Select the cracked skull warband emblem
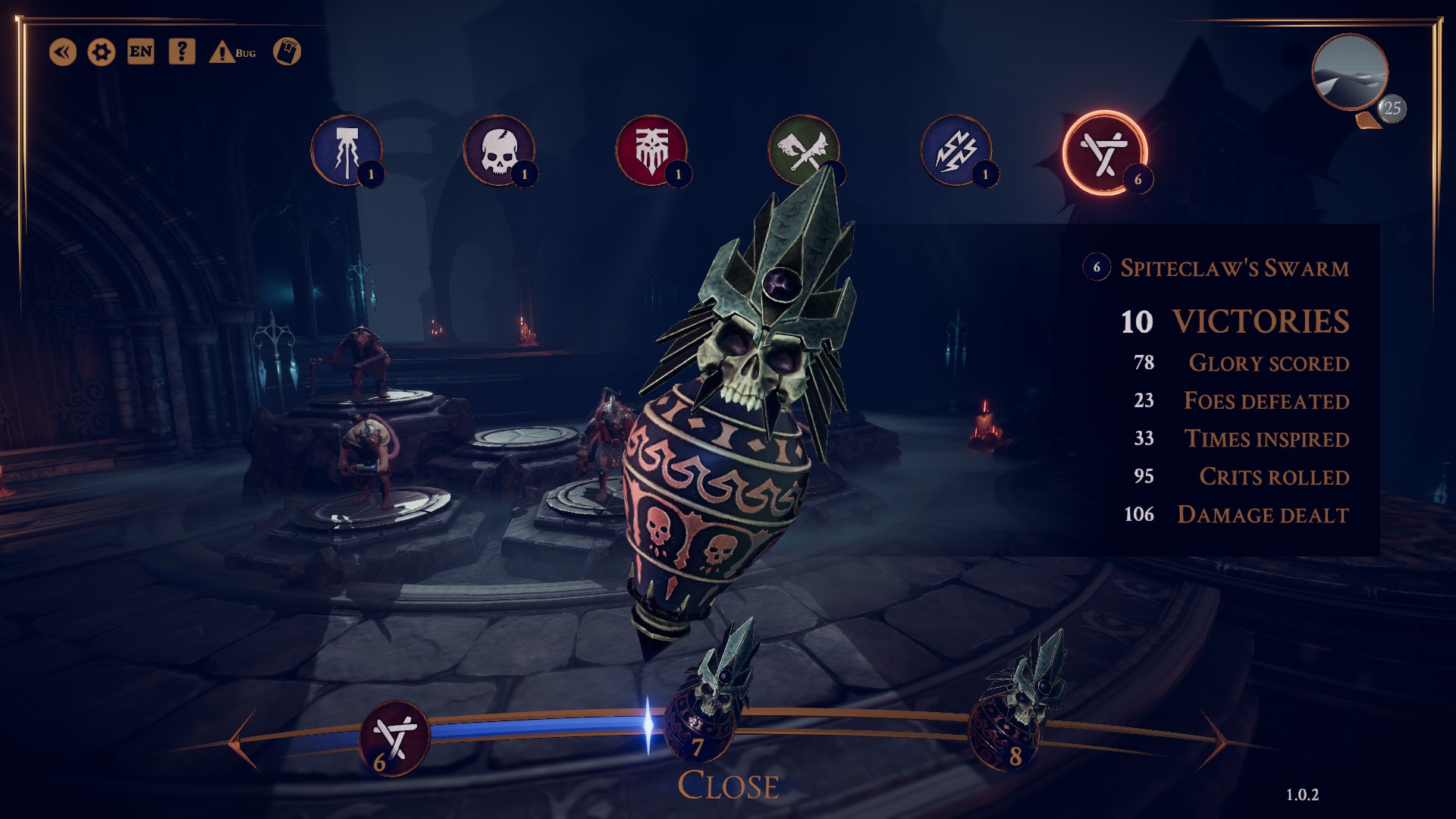Screen dimensions: 1456x819 (499, 150)
